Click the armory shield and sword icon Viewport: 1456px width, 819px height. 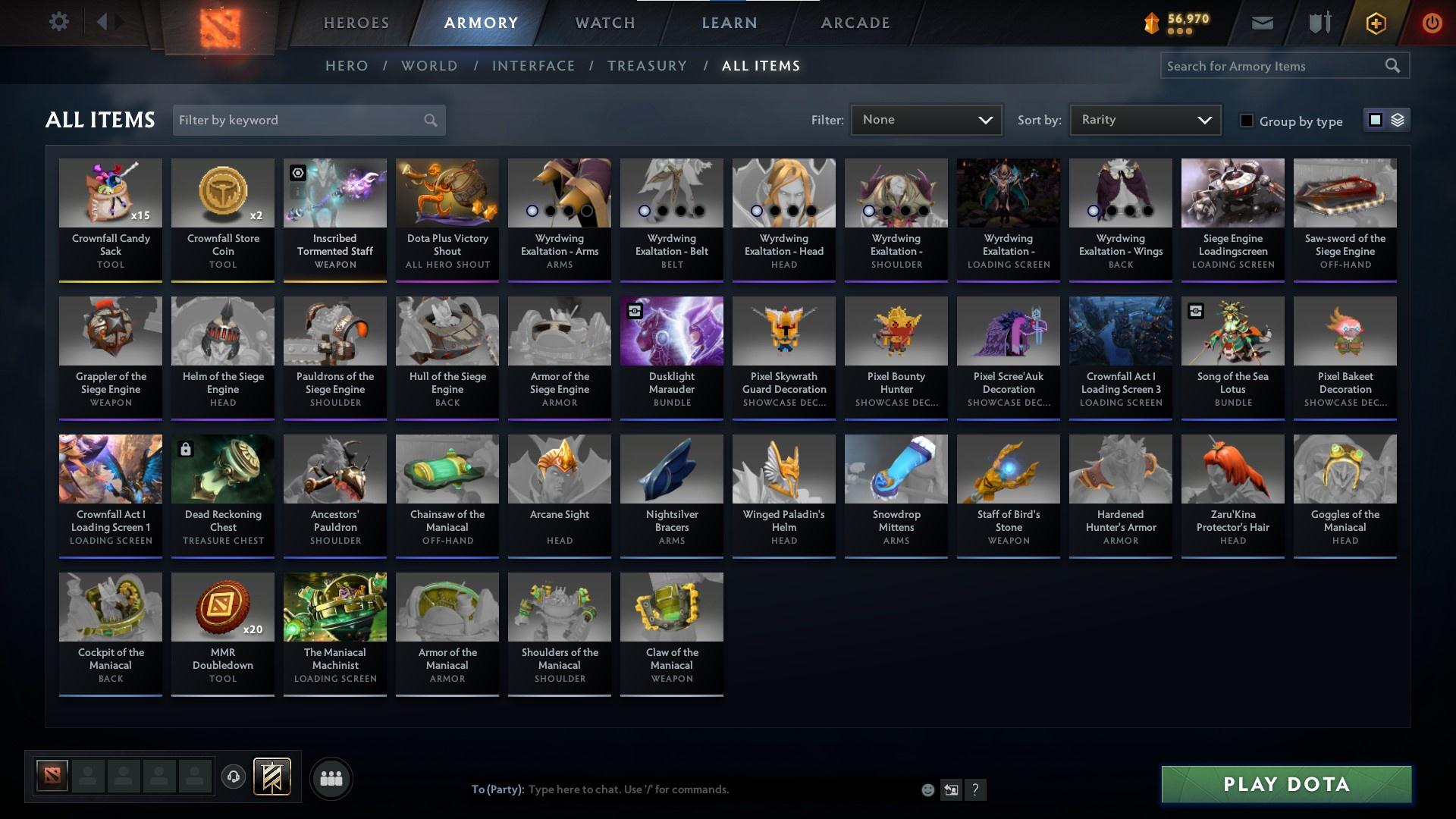pyautogui.click(x=1318, y=22)
